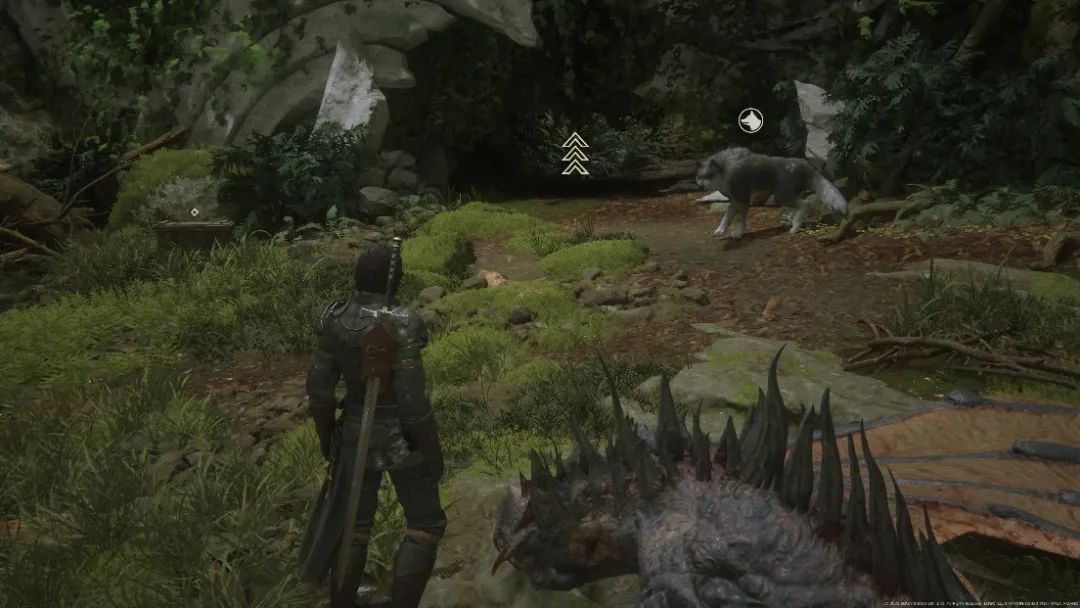Click the small diamond interaction marker
Image resolution: width=1080 pixels, height=608 pixels.
(194, 212)
